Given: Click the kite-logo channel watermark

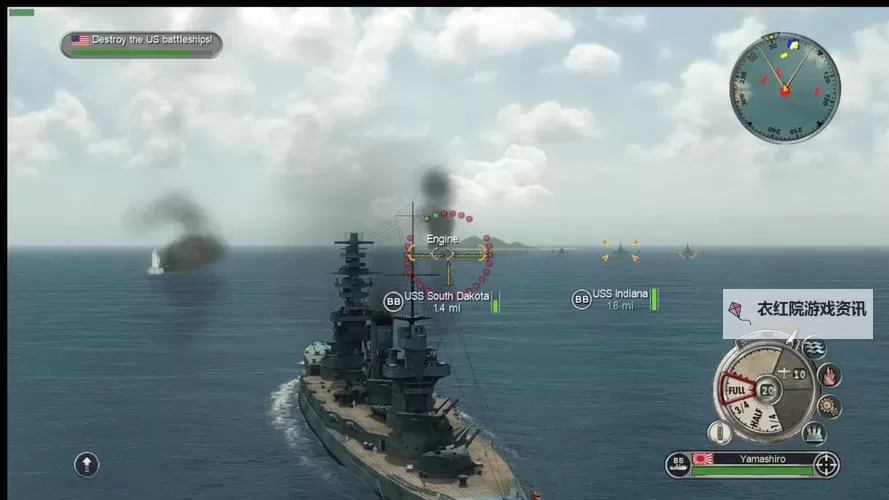Looking at the screenshot, I should pos(797,314).
